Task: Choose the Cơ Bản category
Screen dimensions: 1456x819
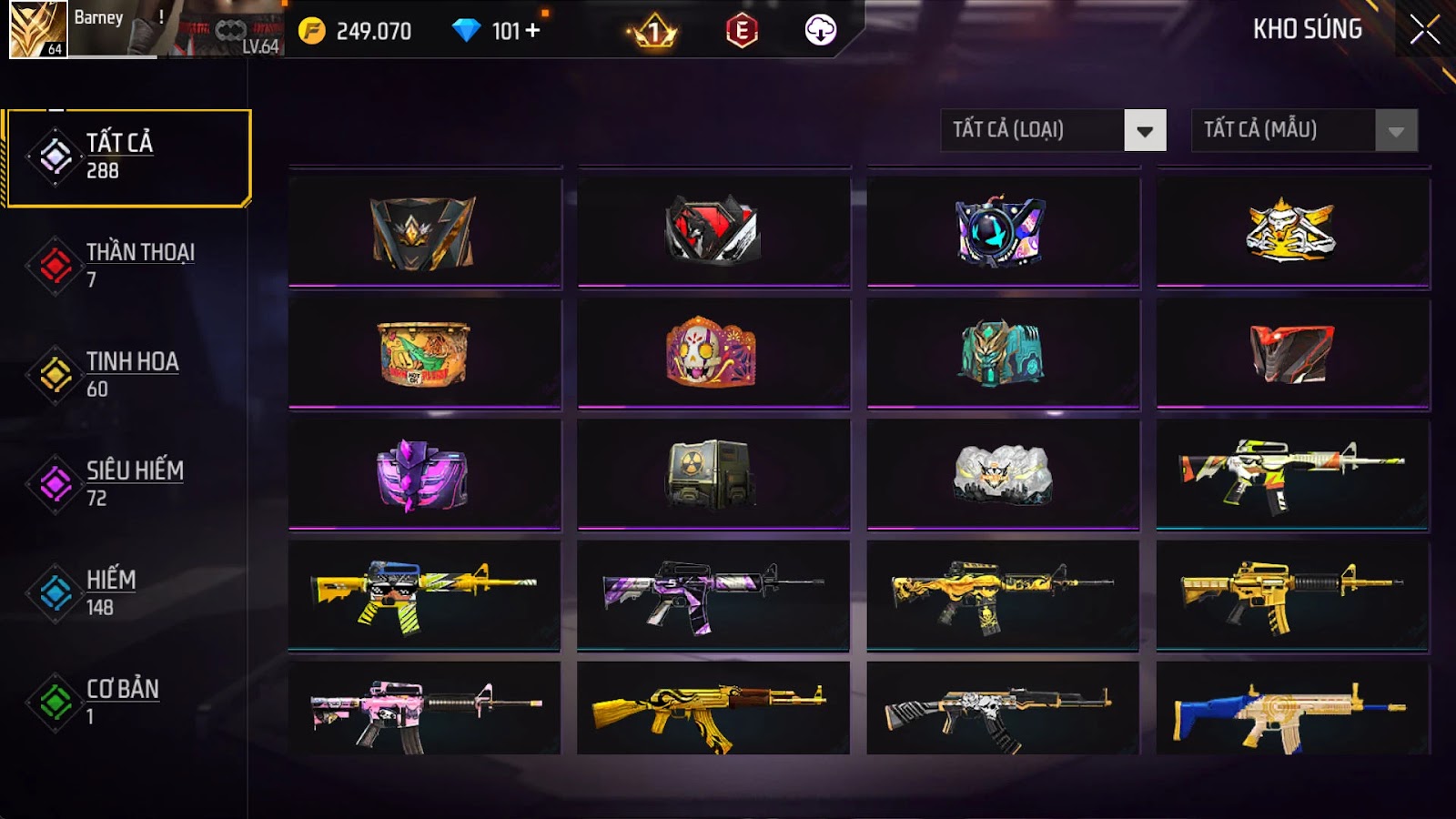Action: (127, 702)
